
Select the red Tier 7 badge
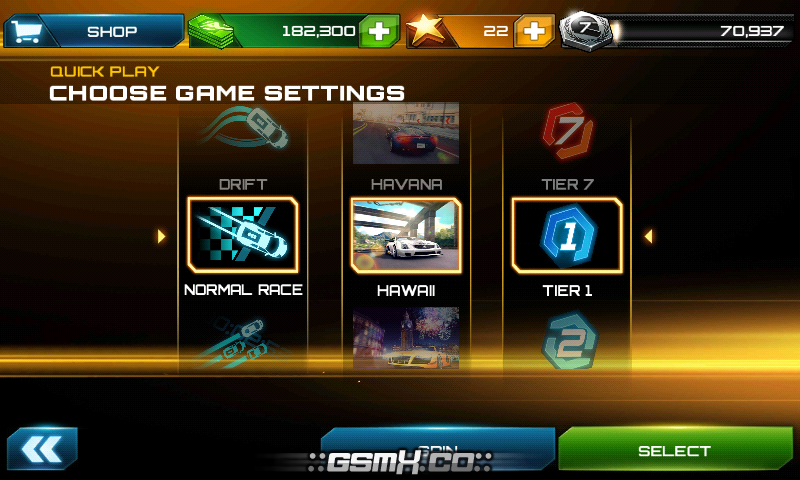click(x=567, y=132)
